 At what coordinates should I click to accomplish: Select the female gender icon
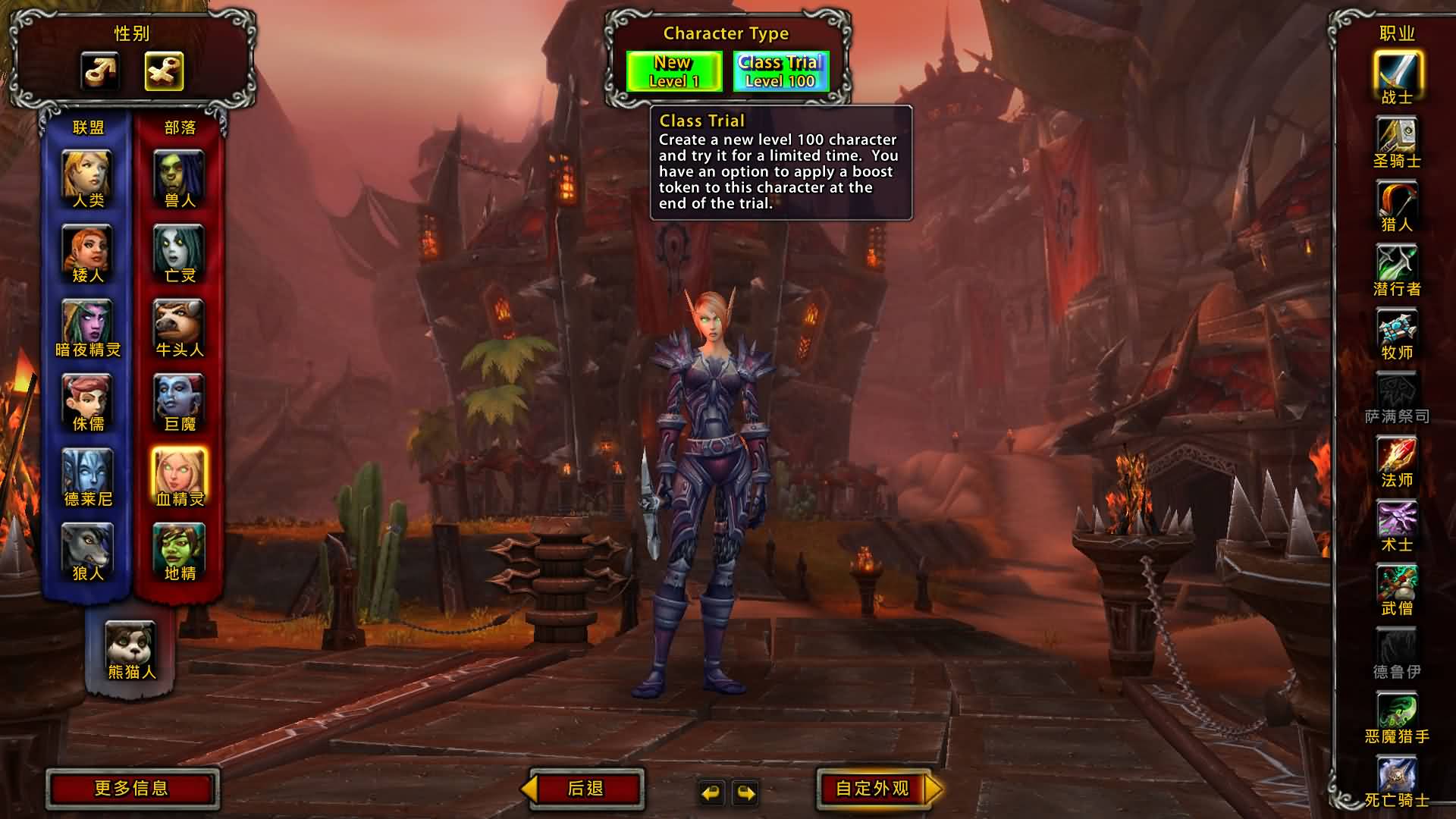(164, 71)
